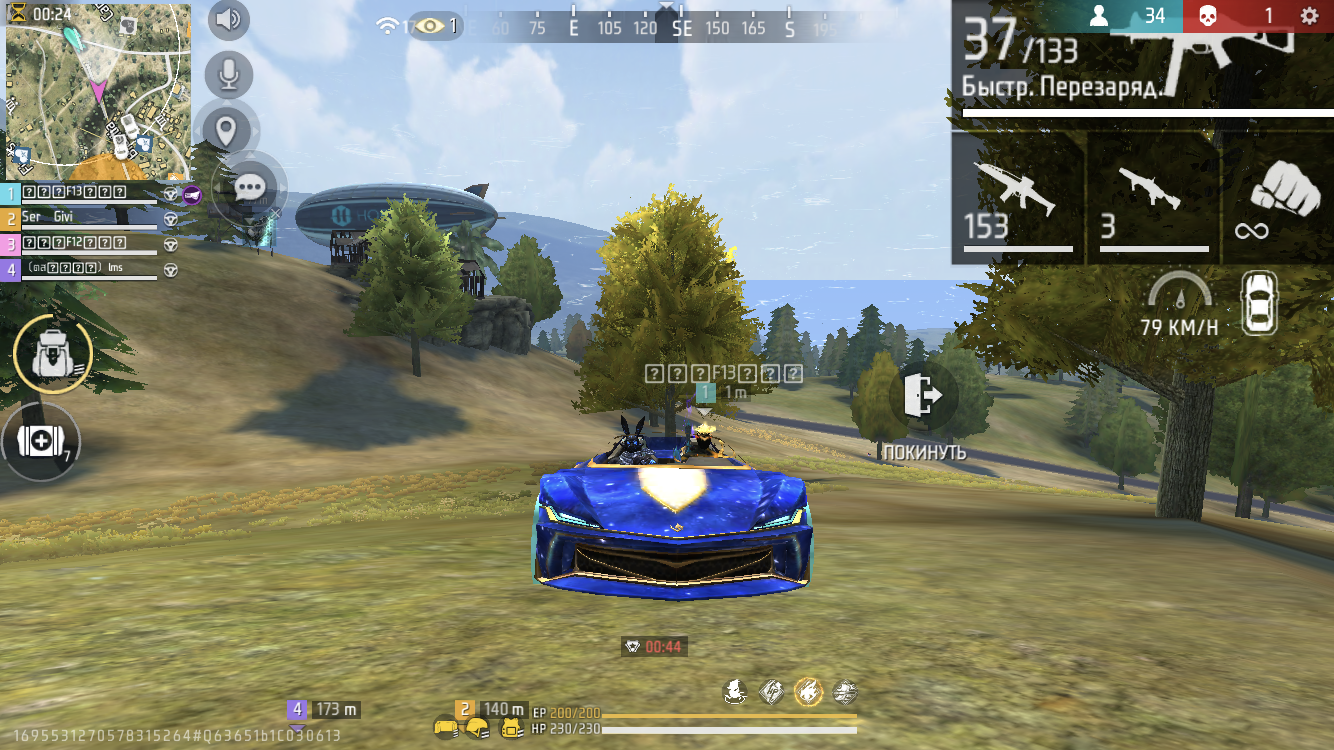Open the settings gear

point(1308,16)
